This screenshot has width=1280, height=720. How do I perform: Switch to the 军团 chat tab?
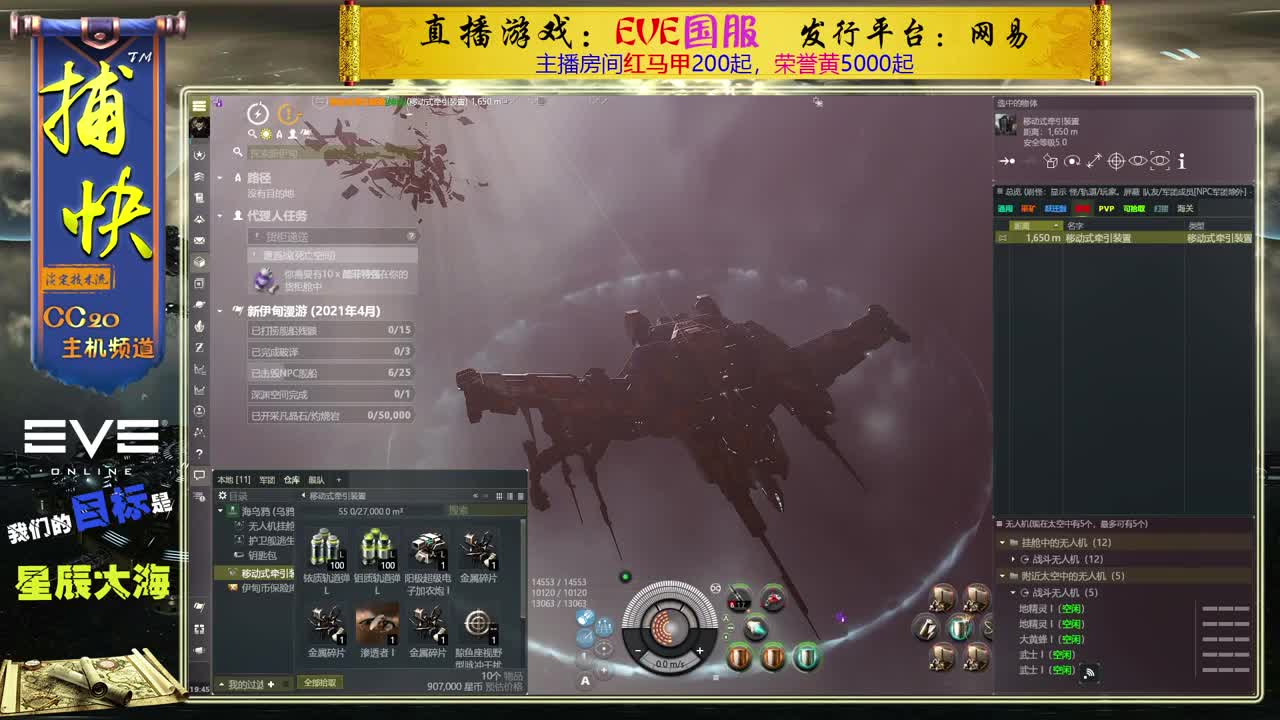268,481
